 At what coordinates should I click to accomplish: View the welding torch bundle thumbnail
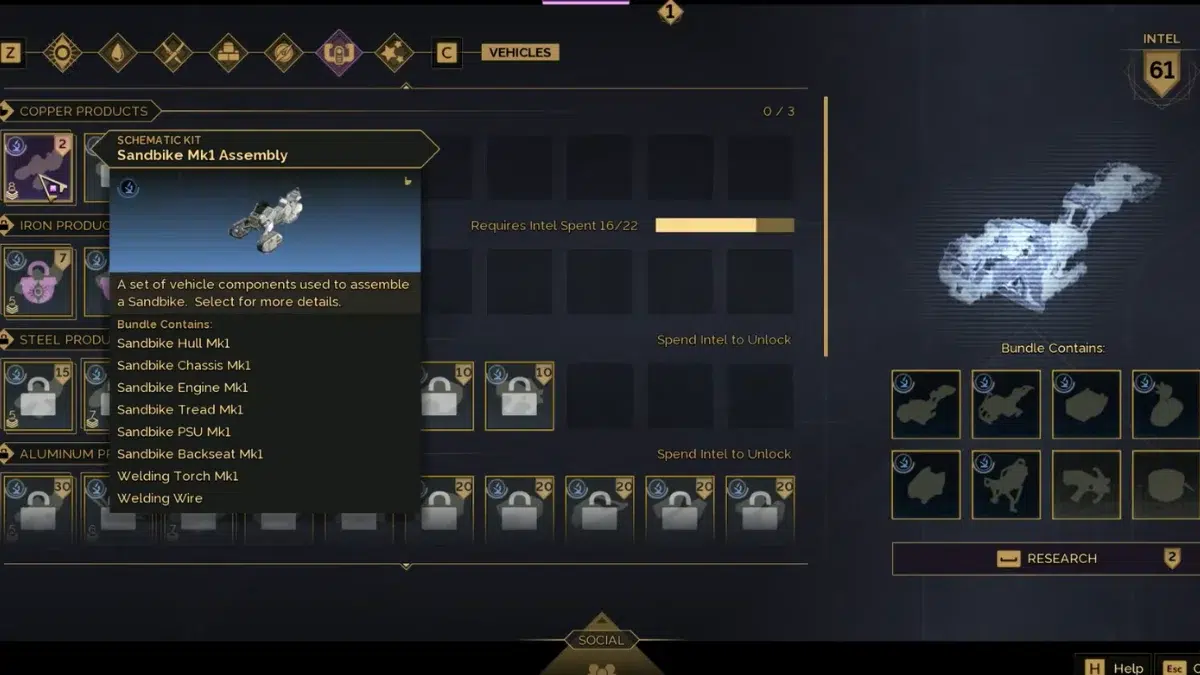(x=1086, y=485)
